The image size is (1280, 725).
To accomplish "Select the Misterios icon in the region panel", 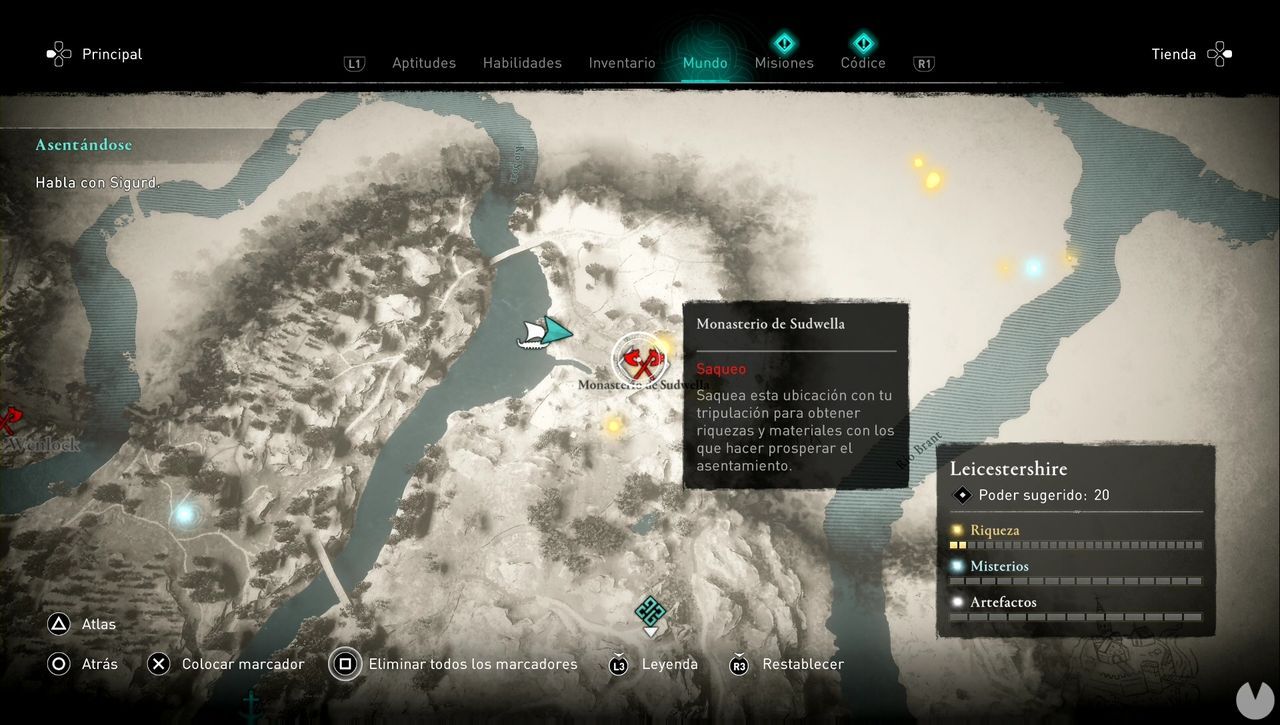I will tap(957, 566).
